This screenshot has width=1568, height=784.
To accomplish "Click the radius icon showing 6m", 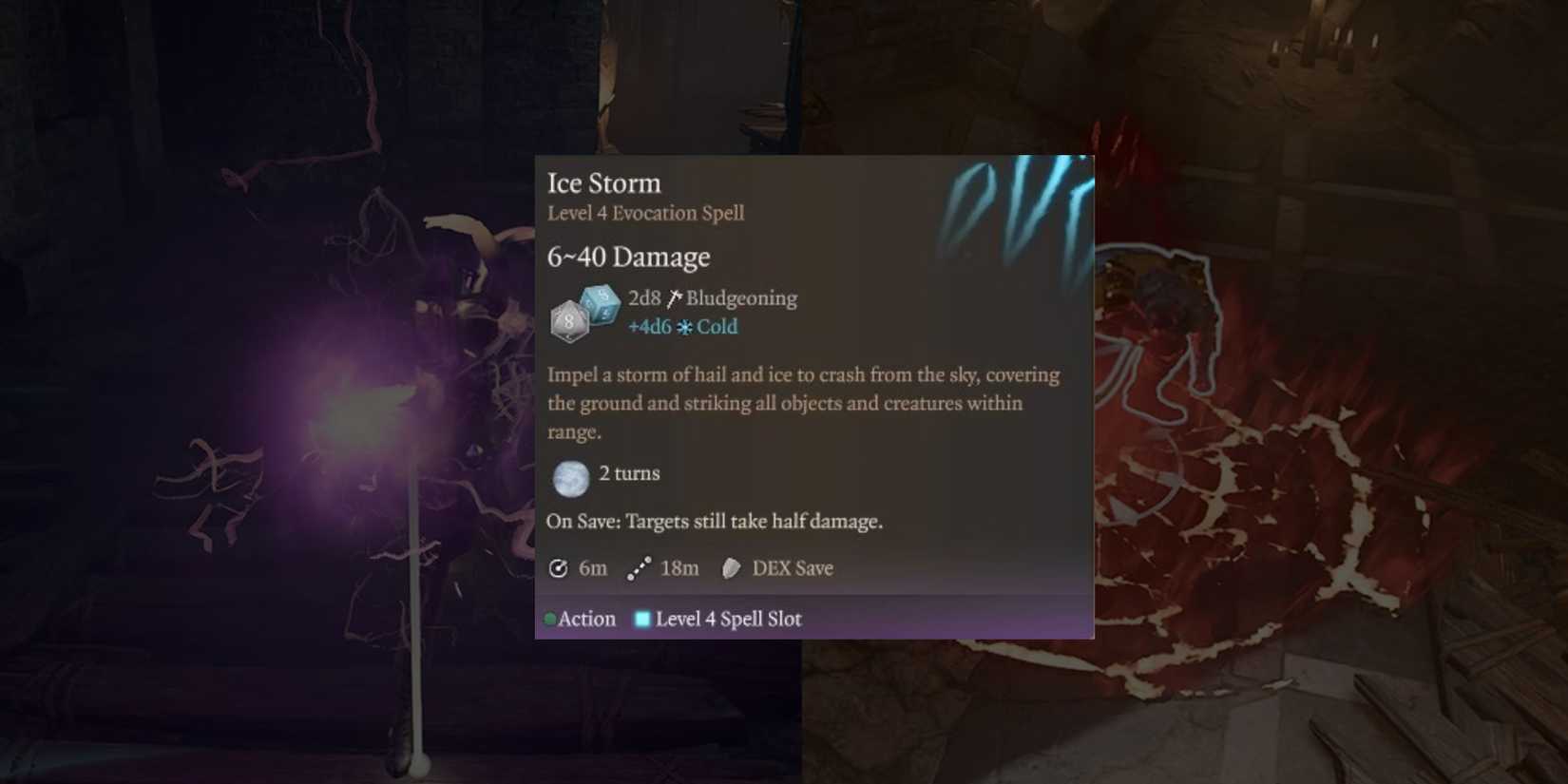I will 558,567.
